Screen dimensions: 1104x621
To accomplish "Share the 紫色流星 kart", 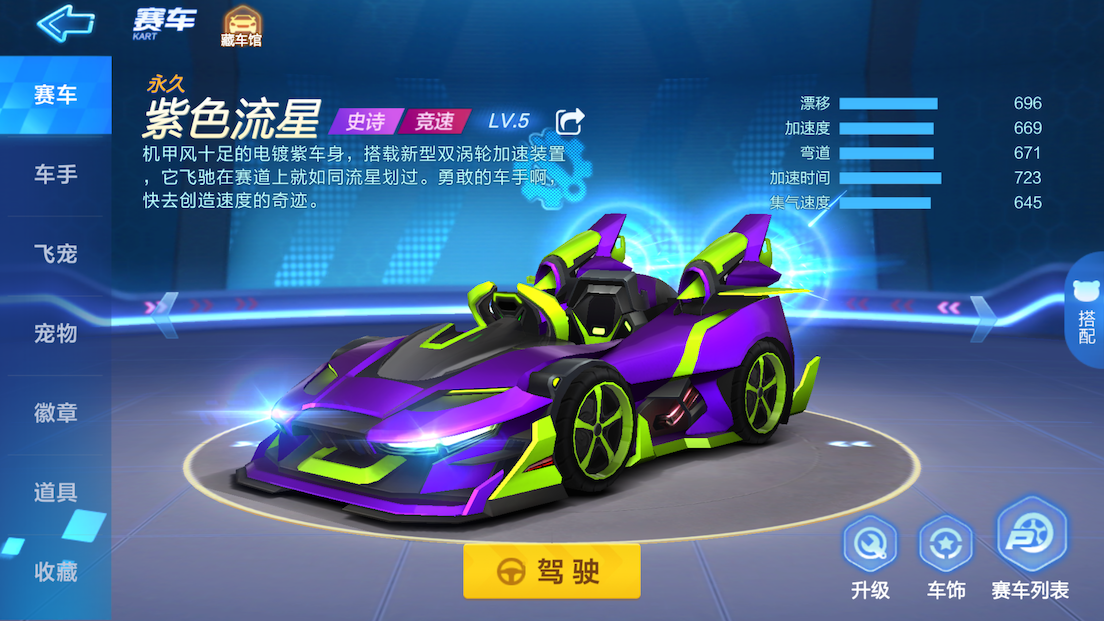I will click(x=570, y=121).
